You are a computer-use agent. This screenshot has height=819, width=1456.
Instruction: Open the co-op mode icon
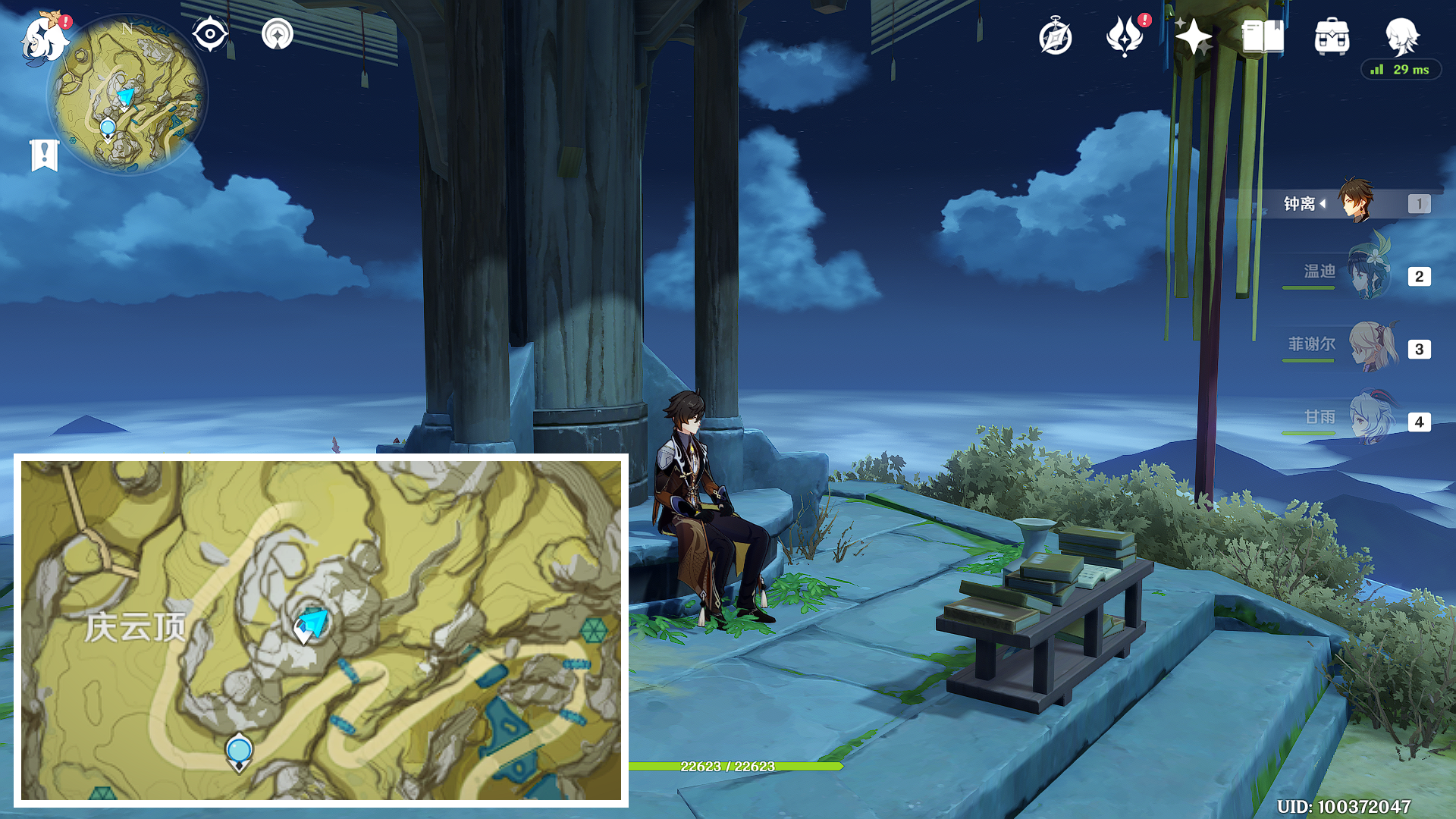[278, 34]
